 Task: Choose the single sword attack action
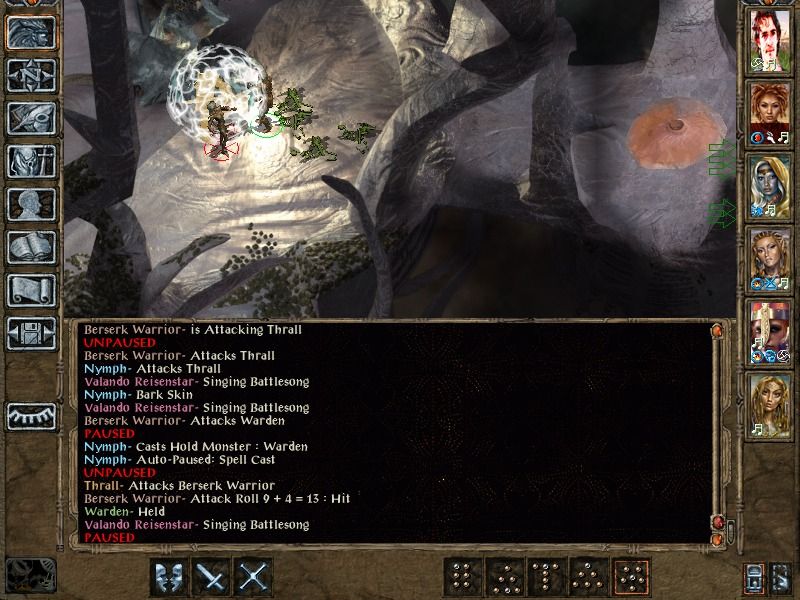tap(212, 577)
